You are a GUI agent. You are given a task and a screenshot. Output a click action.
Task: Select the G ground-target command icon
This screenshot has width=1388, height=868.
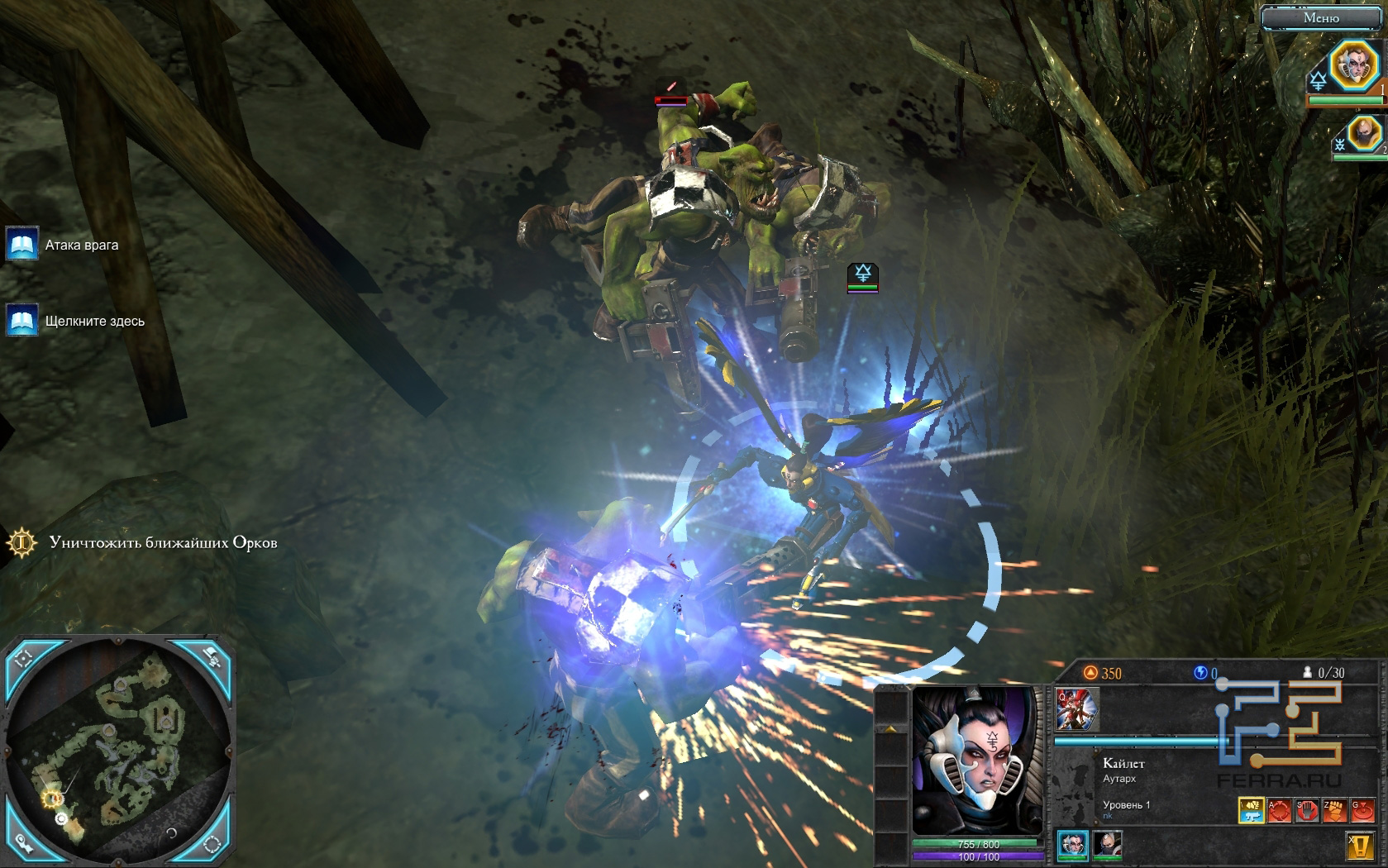pyautogui.click(x=1362, y=810)
